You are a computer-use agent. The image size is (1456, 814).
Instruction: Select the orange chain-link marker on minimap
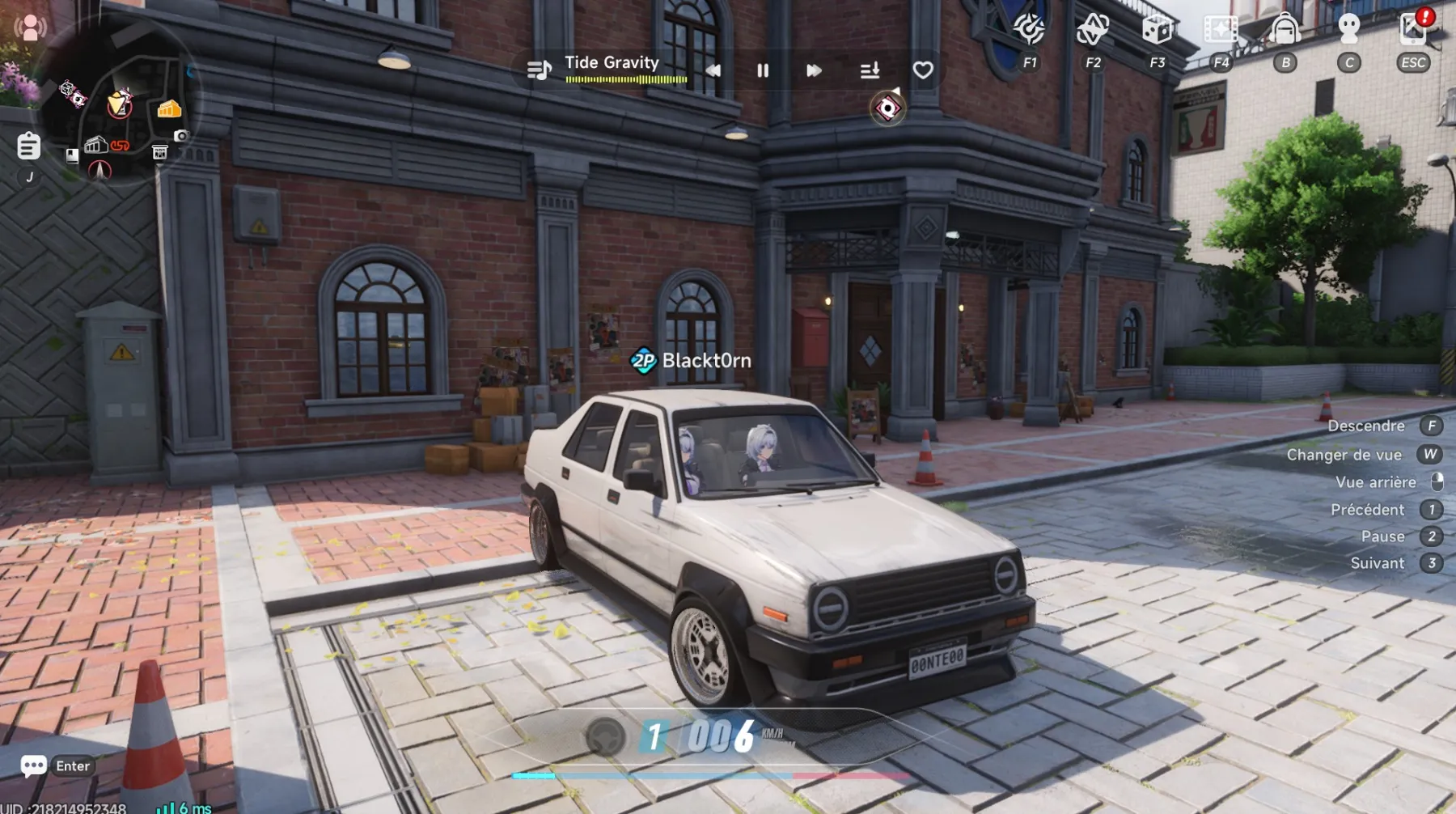(121, 146)
